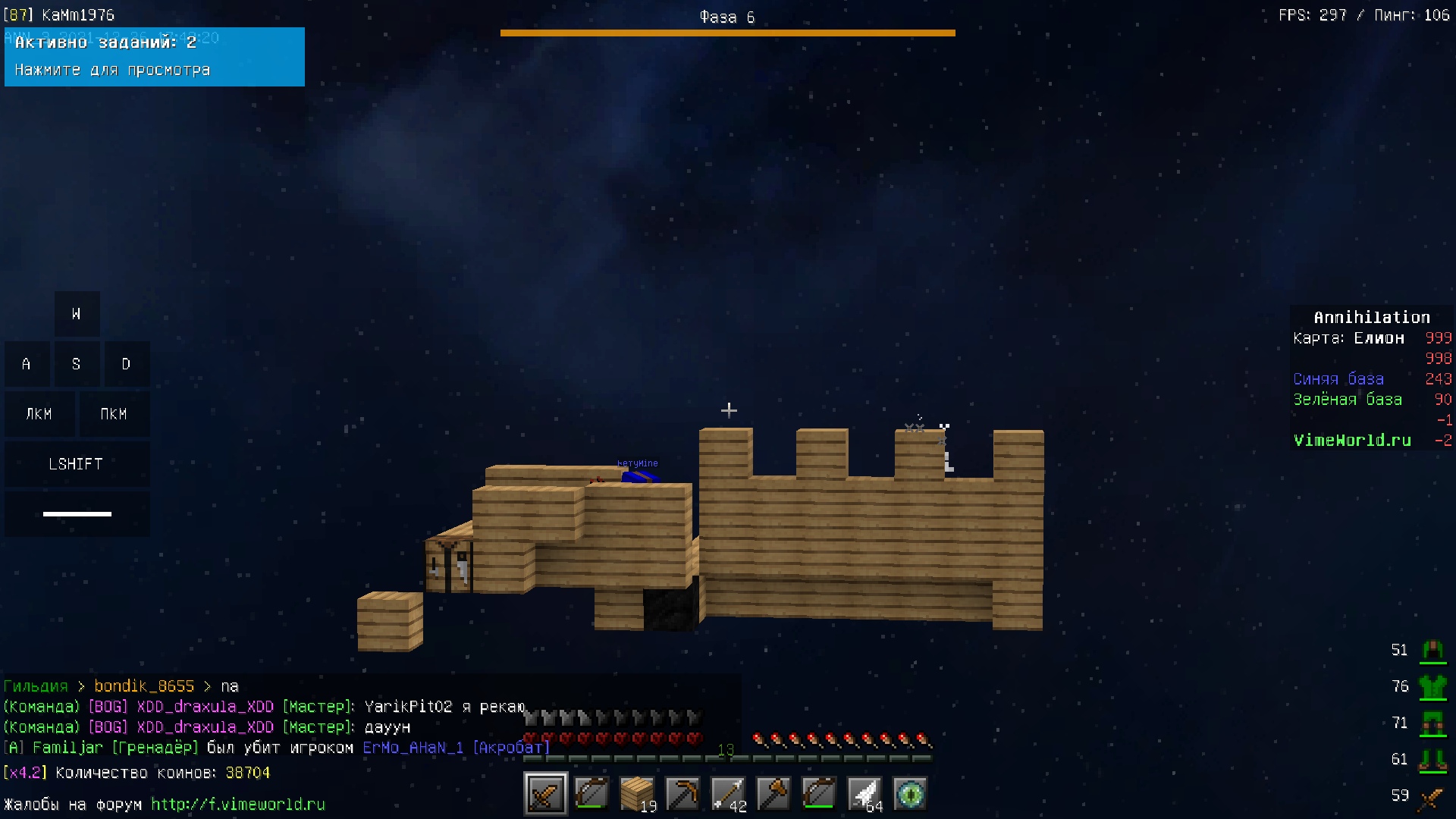Select the wooden sword hotbar slot

pyautogui.click(x=545, y=794)
